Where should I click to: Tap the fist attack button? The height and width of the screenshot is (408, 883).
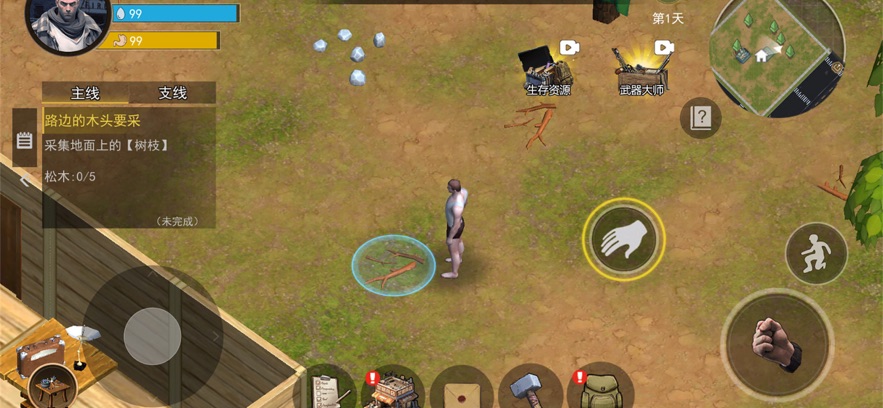click(777, 344)
